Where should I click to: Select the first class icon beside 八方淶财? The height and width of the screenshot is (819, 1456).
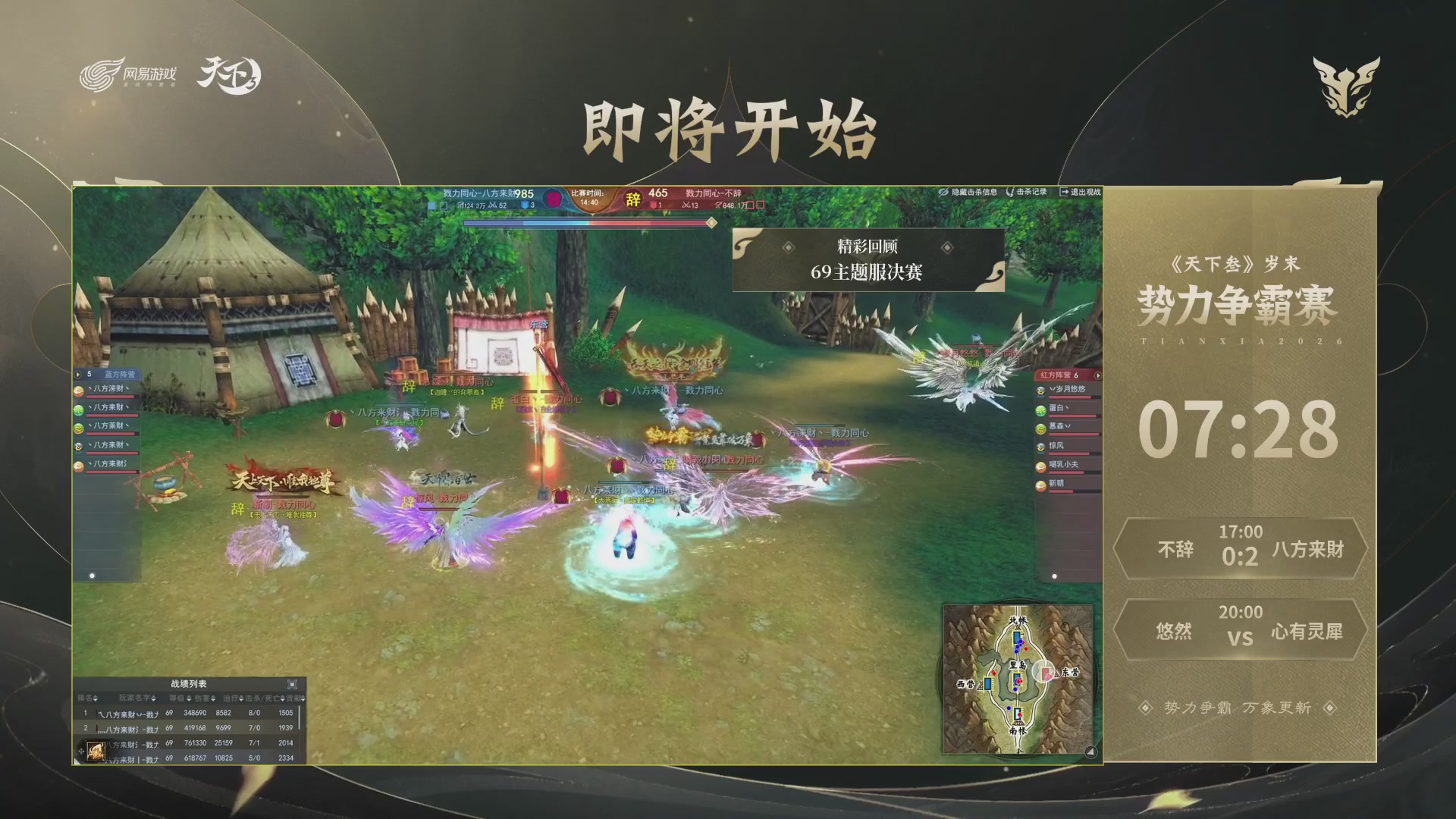click(x=78, y=393)
